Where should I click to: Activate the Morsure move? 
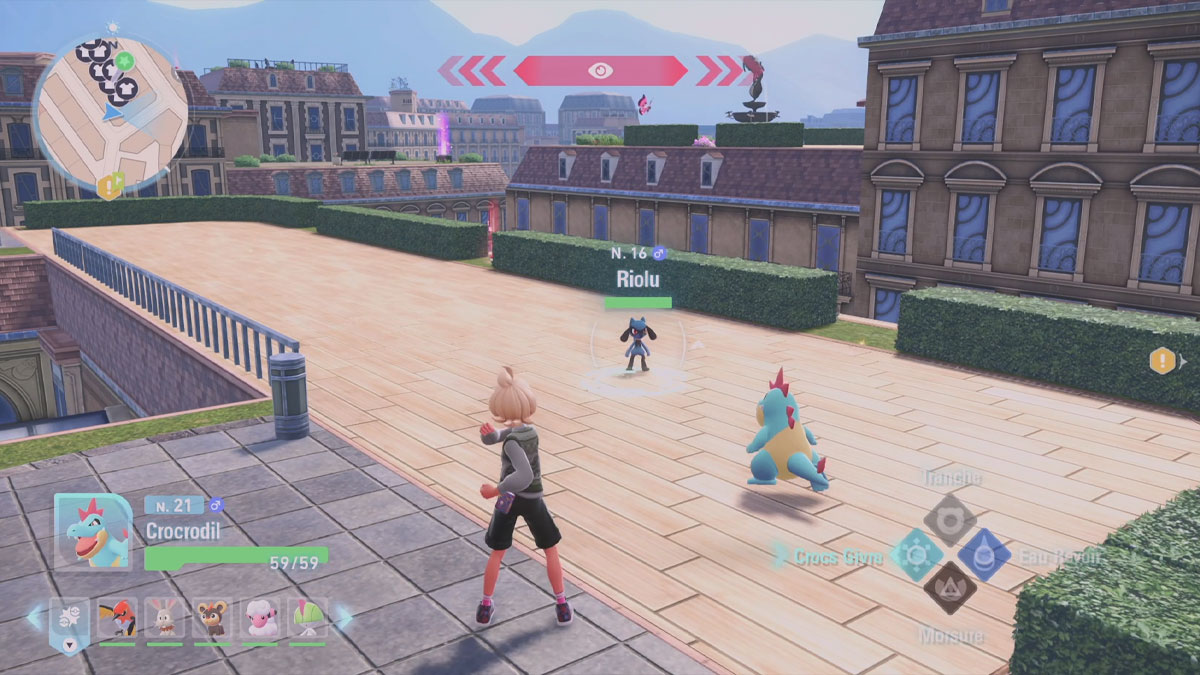pos(949,588)
